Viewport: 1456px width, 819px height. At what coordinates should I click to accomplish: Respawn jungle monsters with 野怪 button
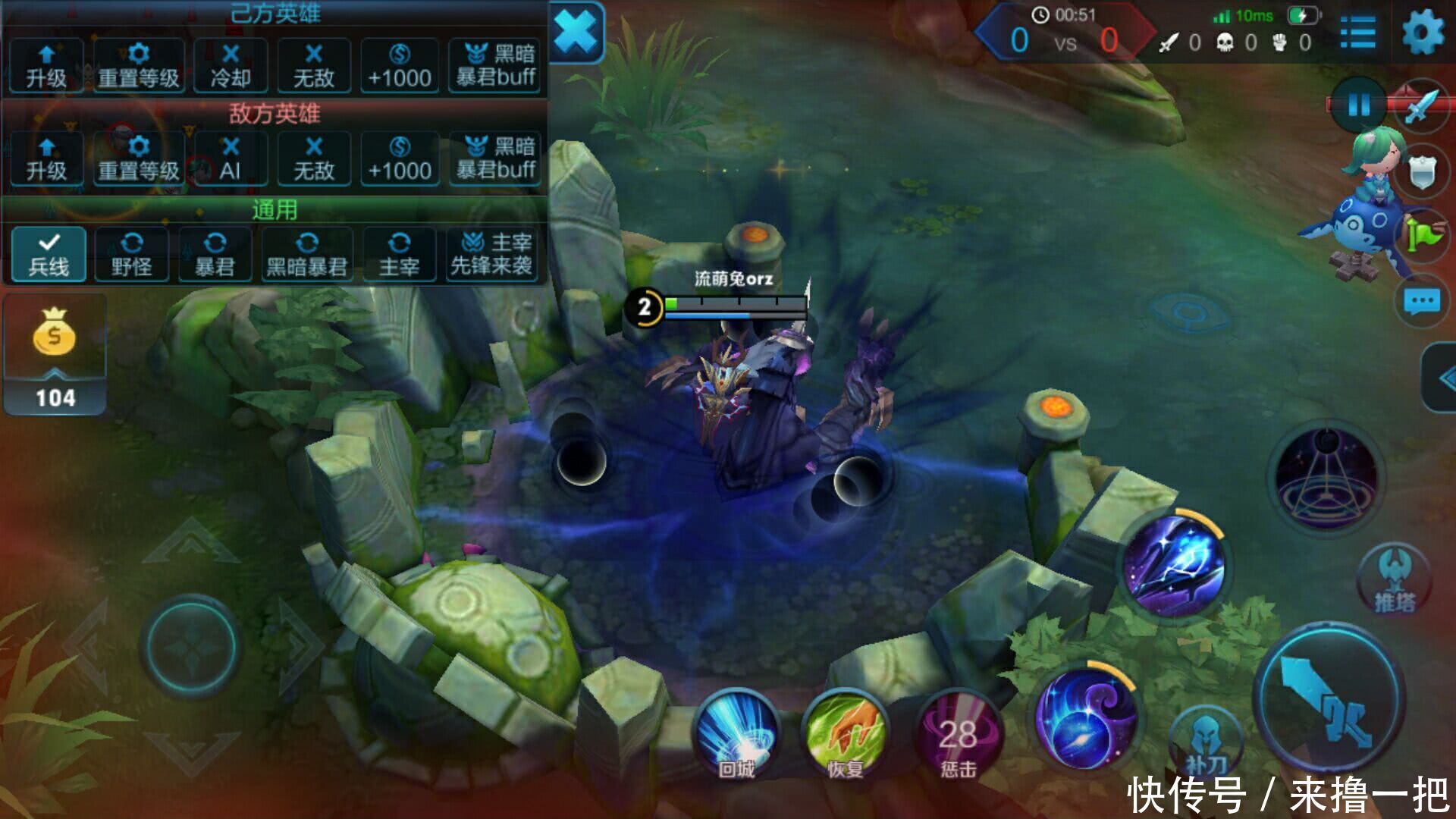click(132, 254)
